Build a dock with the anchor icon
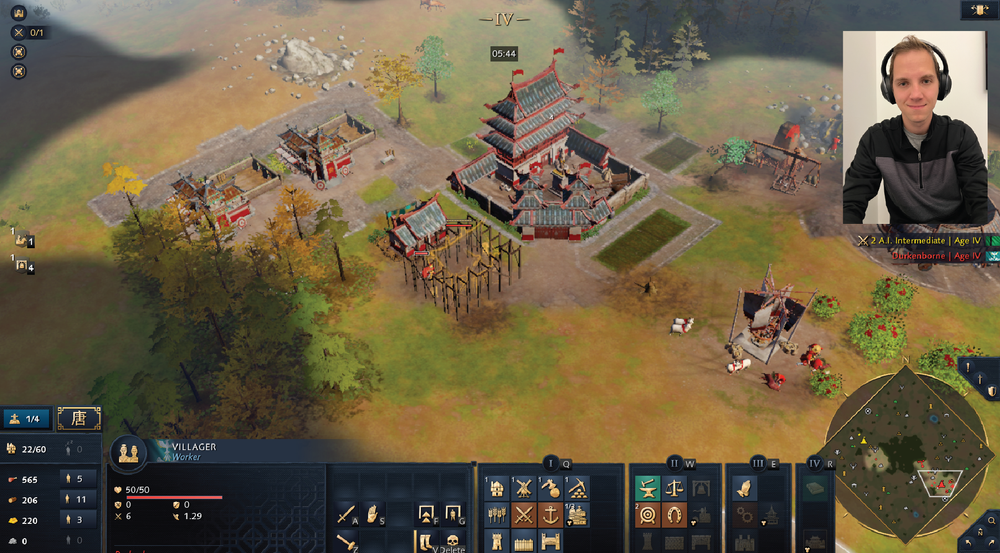 [551, 515]
